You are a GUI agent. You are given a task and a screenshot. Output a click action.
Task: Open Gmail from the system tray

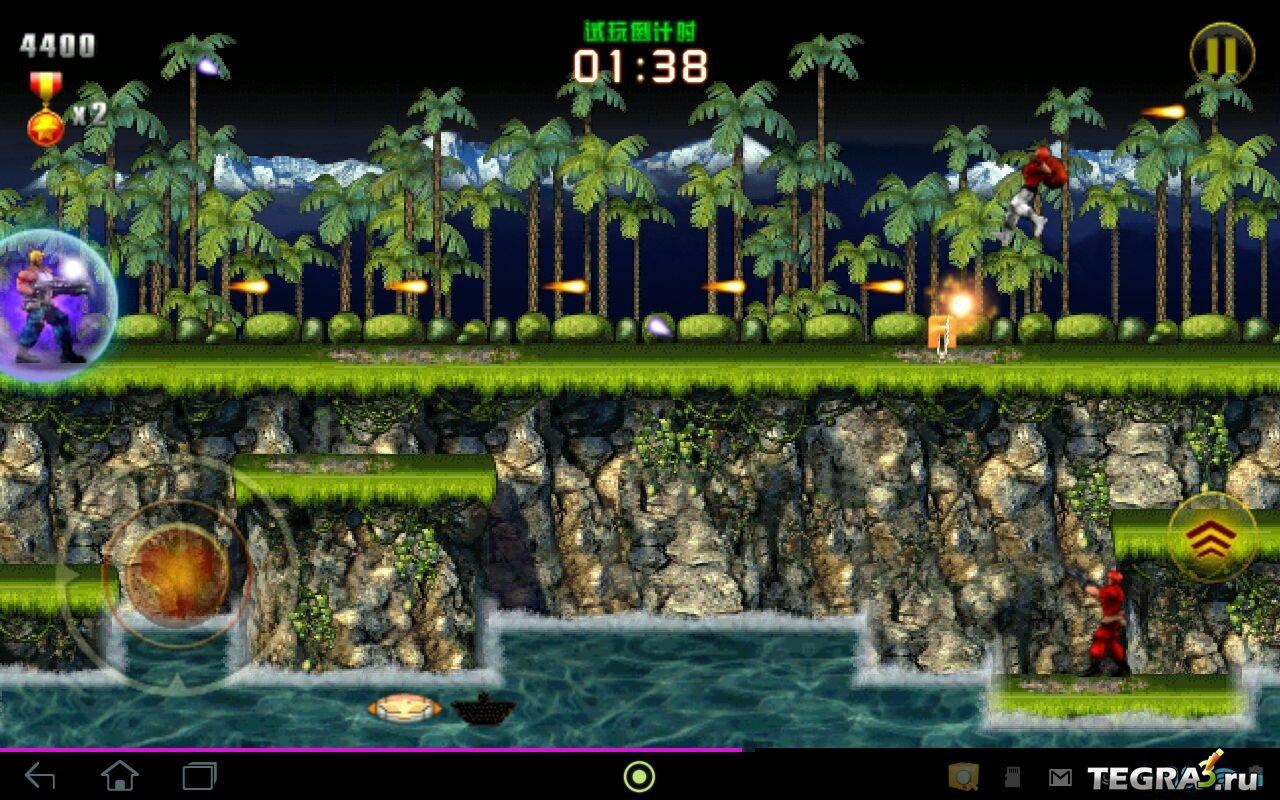tap(1060, 777)
